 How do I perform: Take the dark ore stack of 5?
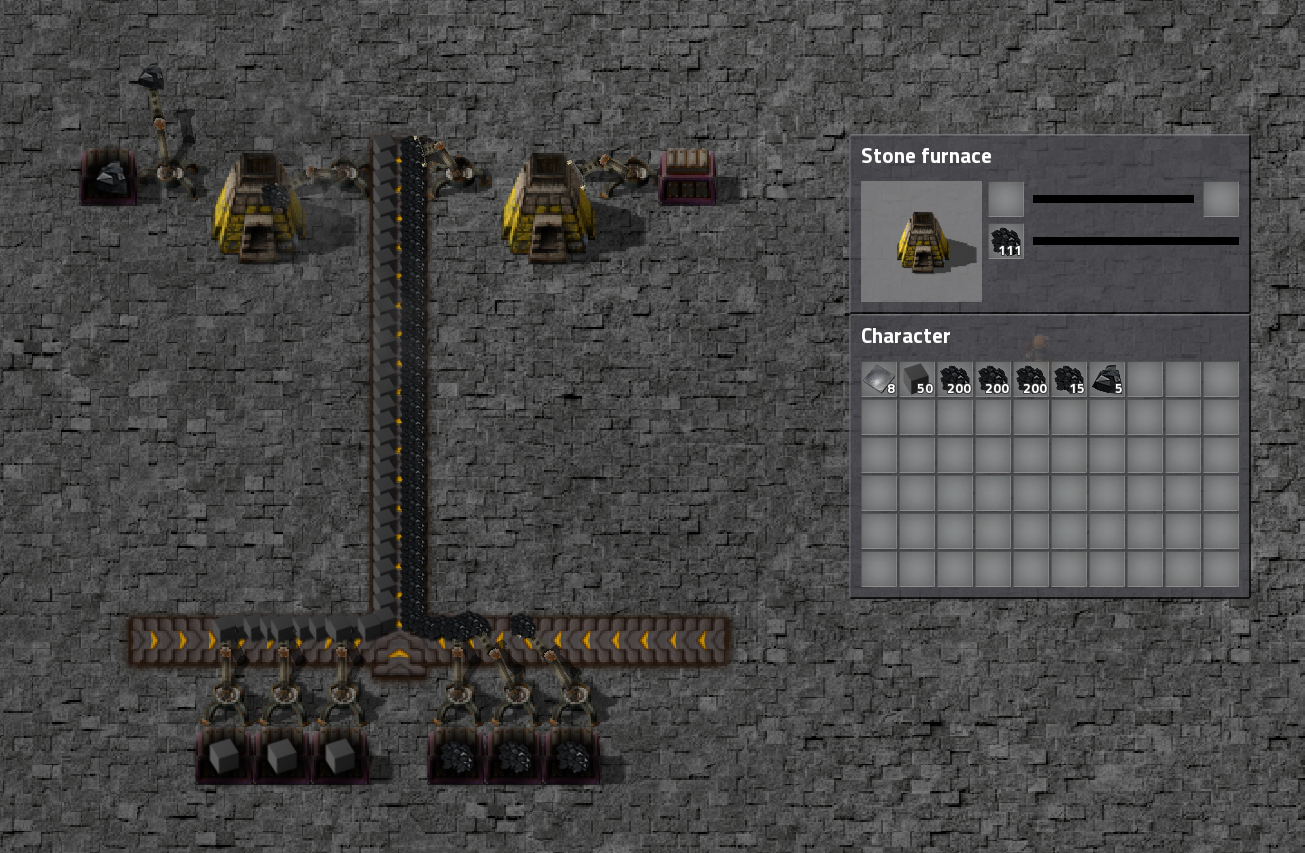coord(1107,380)
